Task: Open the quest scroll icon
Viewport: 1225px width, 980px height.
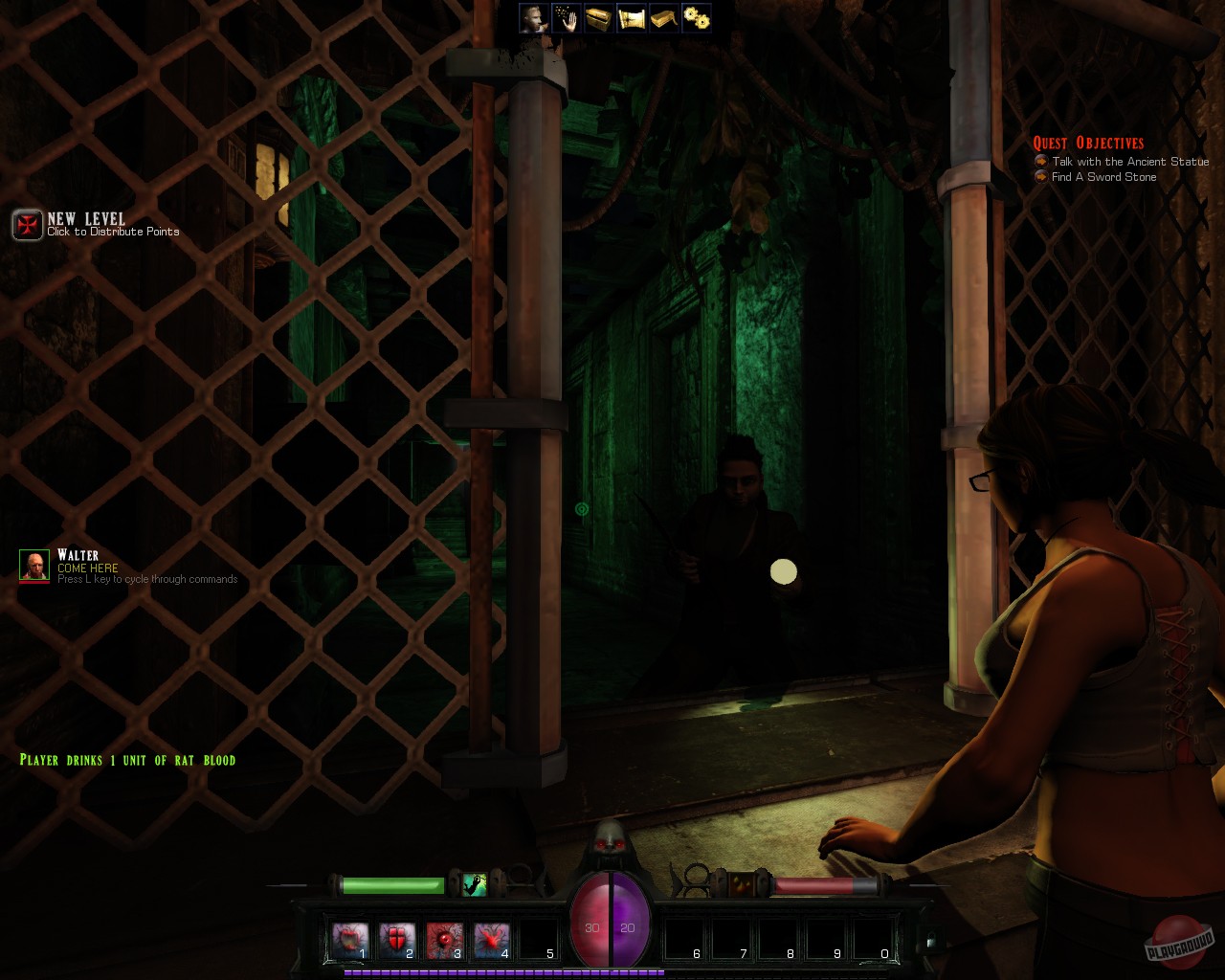Action: coord(632,17)
